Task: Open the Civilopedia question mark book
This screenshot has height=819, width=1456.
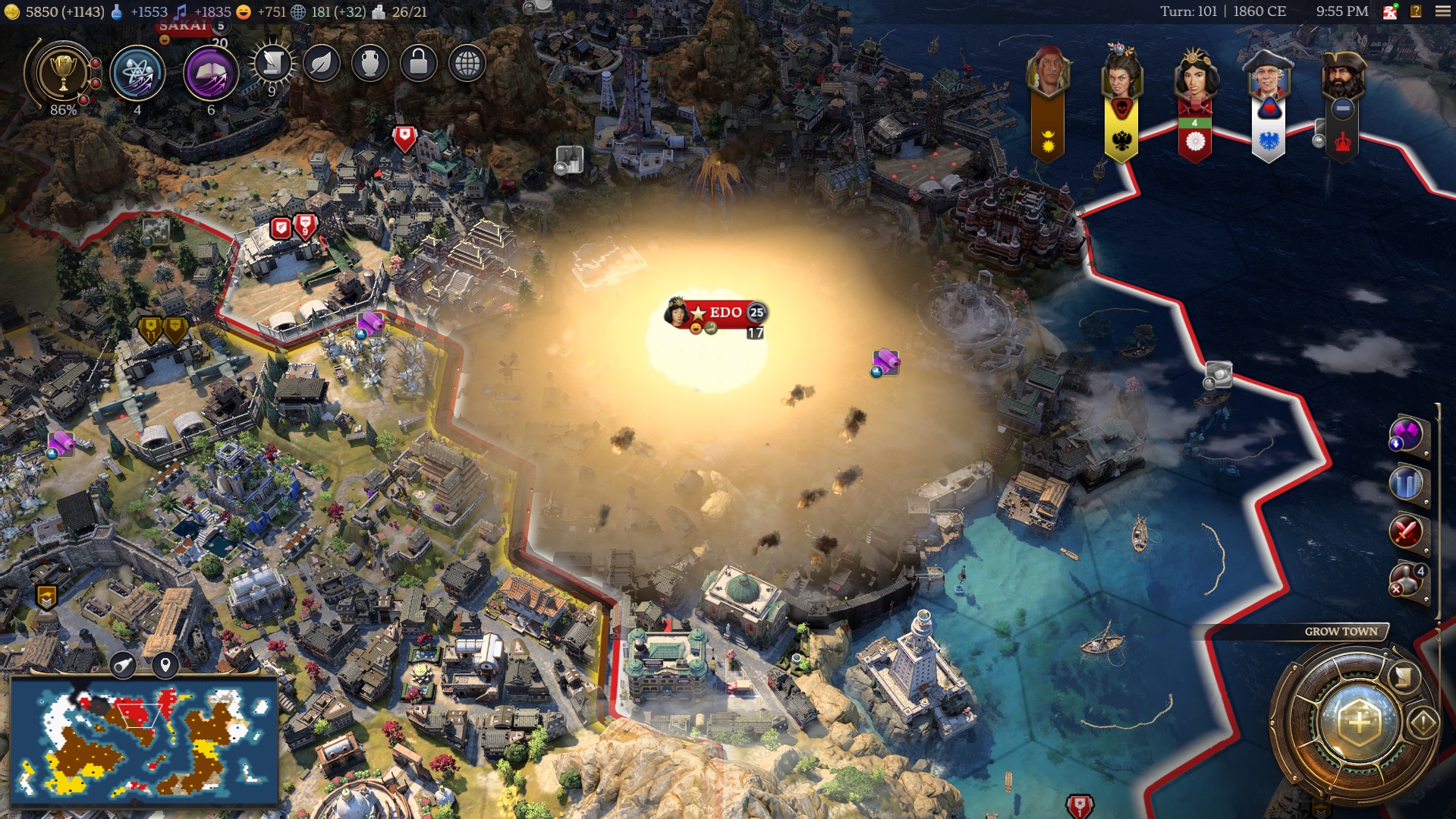Action: click(1416, 11)
